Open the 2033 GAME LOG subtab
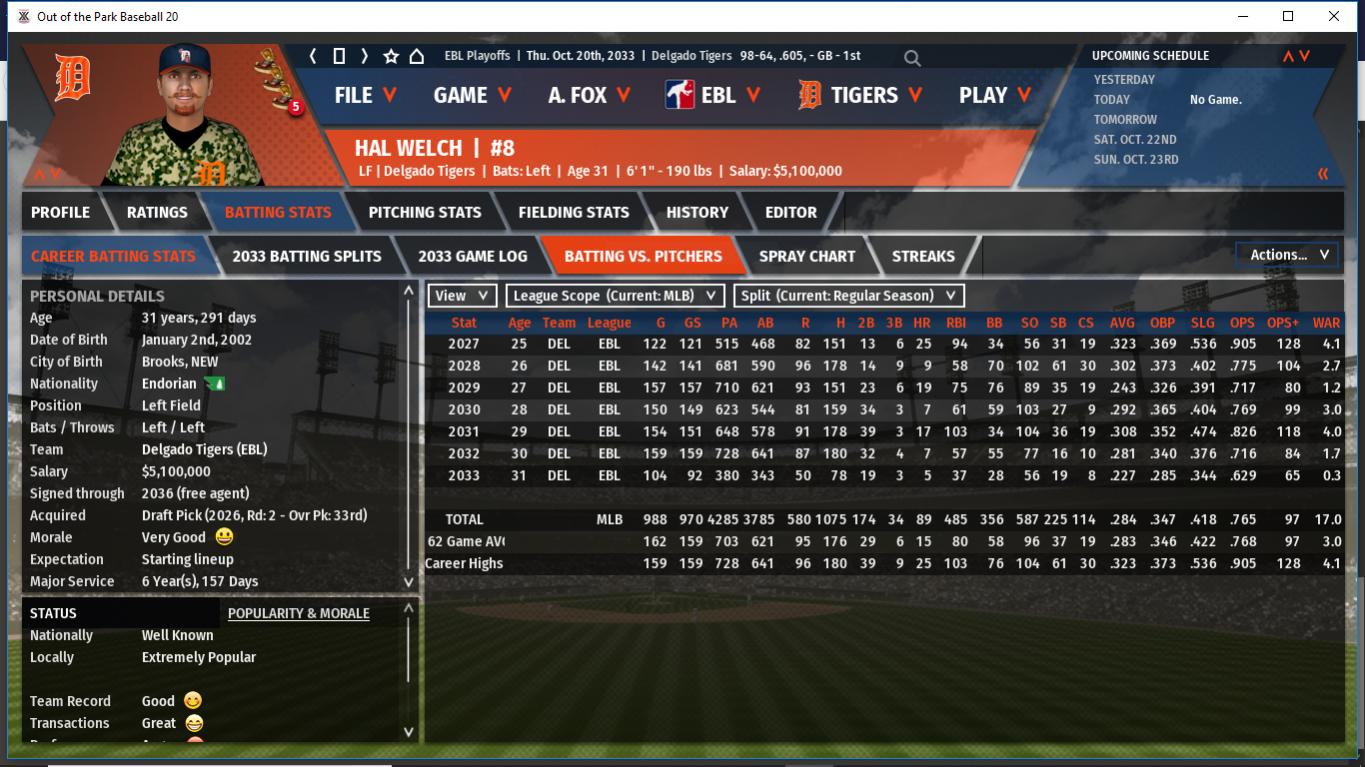Viewport: 1365px width, 767px height. [472, 256]
